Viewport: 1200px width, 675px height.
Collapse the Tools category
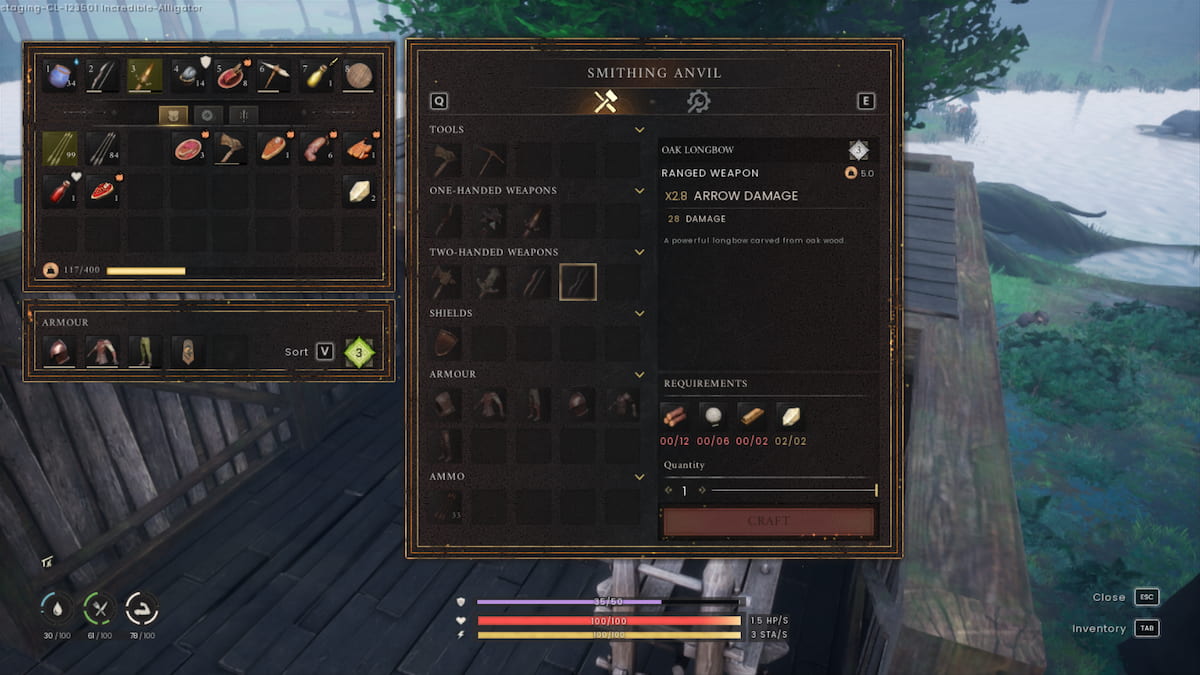coord(639,130)
